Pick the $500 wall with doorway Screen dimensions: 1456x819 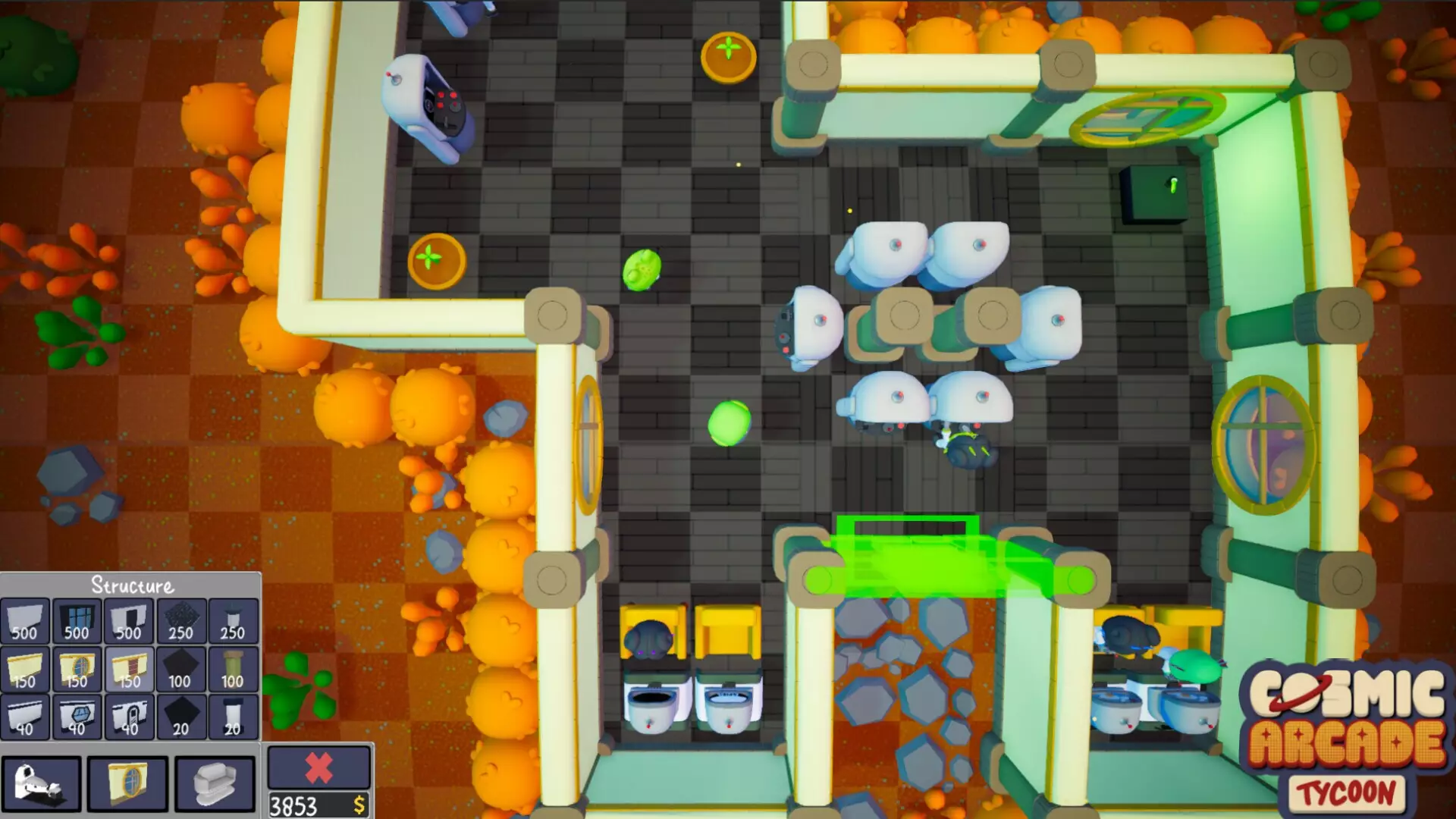click(x=128, y=620)
